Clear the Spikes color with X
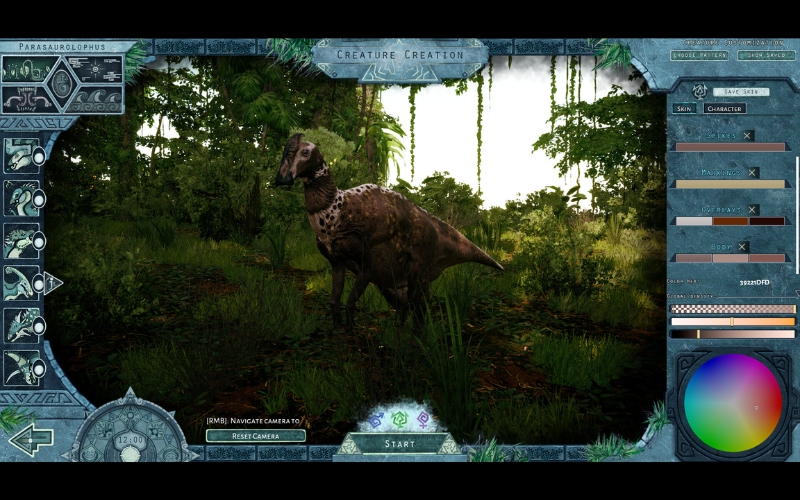 (748, 136)
